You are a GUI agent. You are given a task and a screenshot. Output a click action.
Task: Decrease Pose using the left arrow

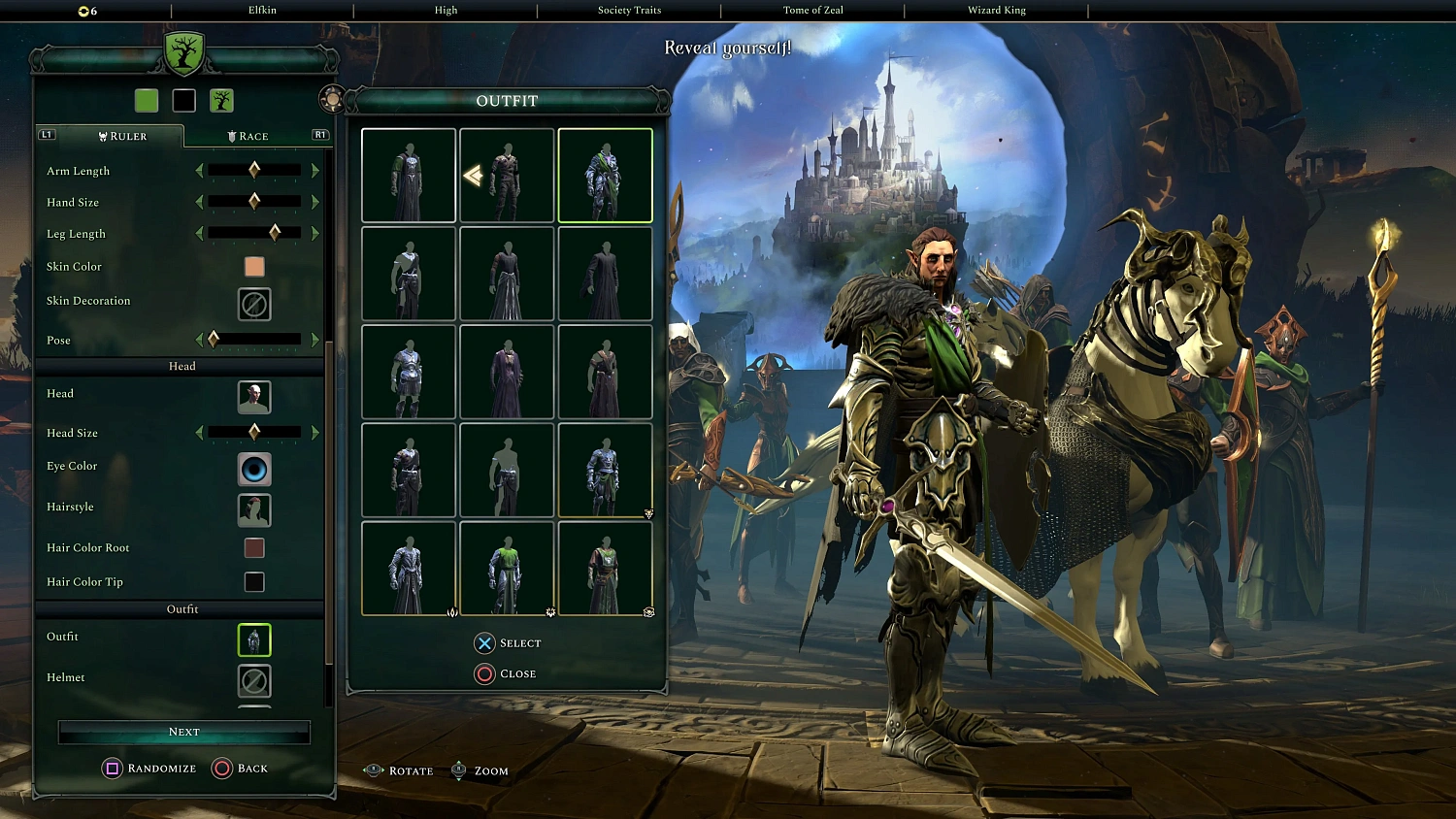[199, 340]
